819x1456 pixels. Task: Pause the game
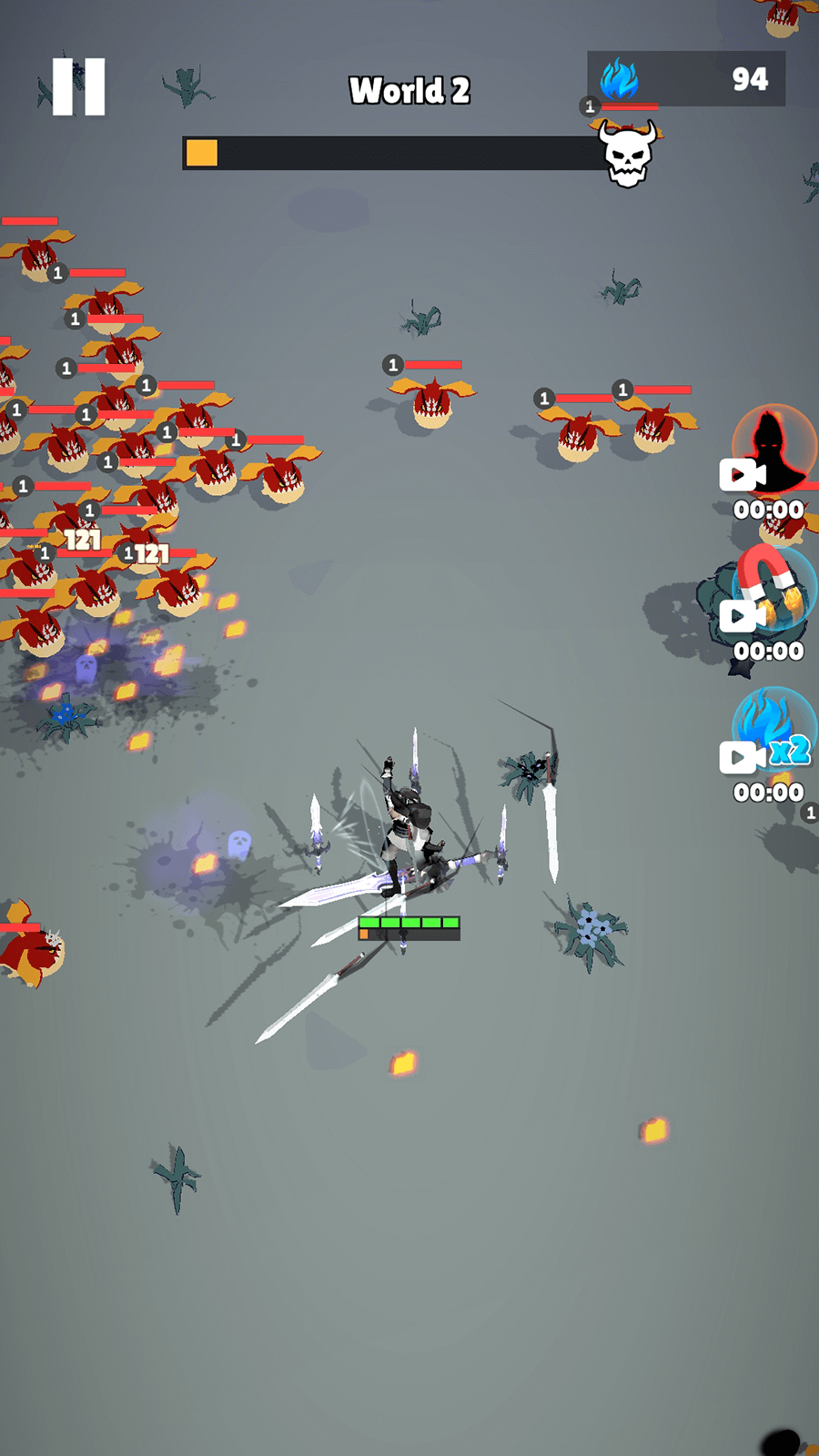[x=78, y=87]
